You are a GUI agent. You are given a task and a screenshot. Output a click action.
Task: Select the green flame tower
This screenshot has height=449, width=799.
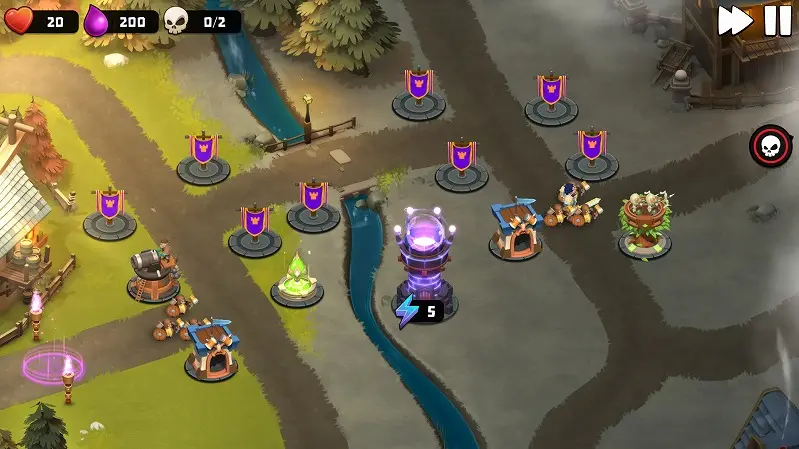[x=297, y=279]
